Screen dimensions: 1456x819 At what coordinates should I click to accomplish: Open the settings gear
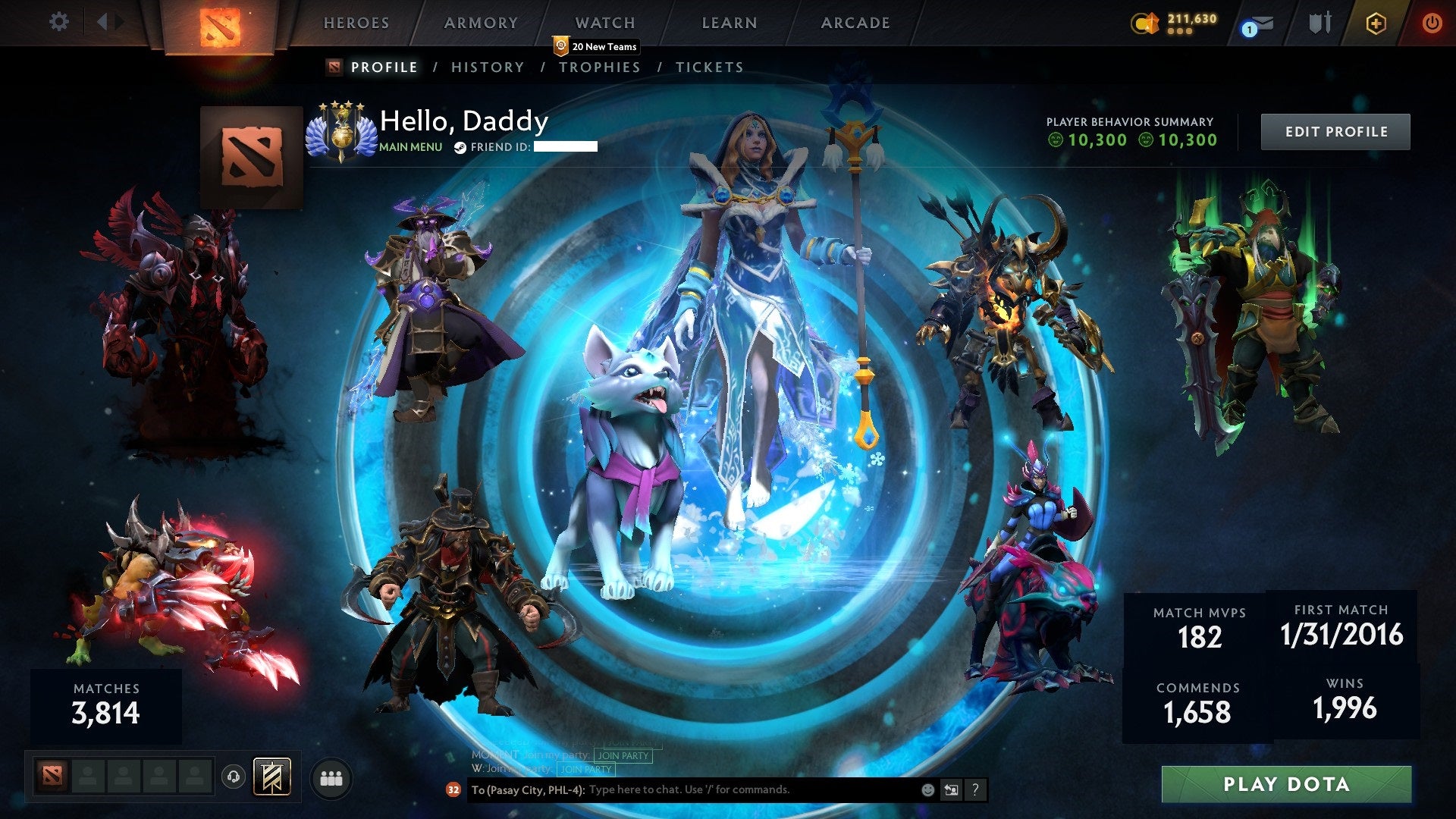59,22
